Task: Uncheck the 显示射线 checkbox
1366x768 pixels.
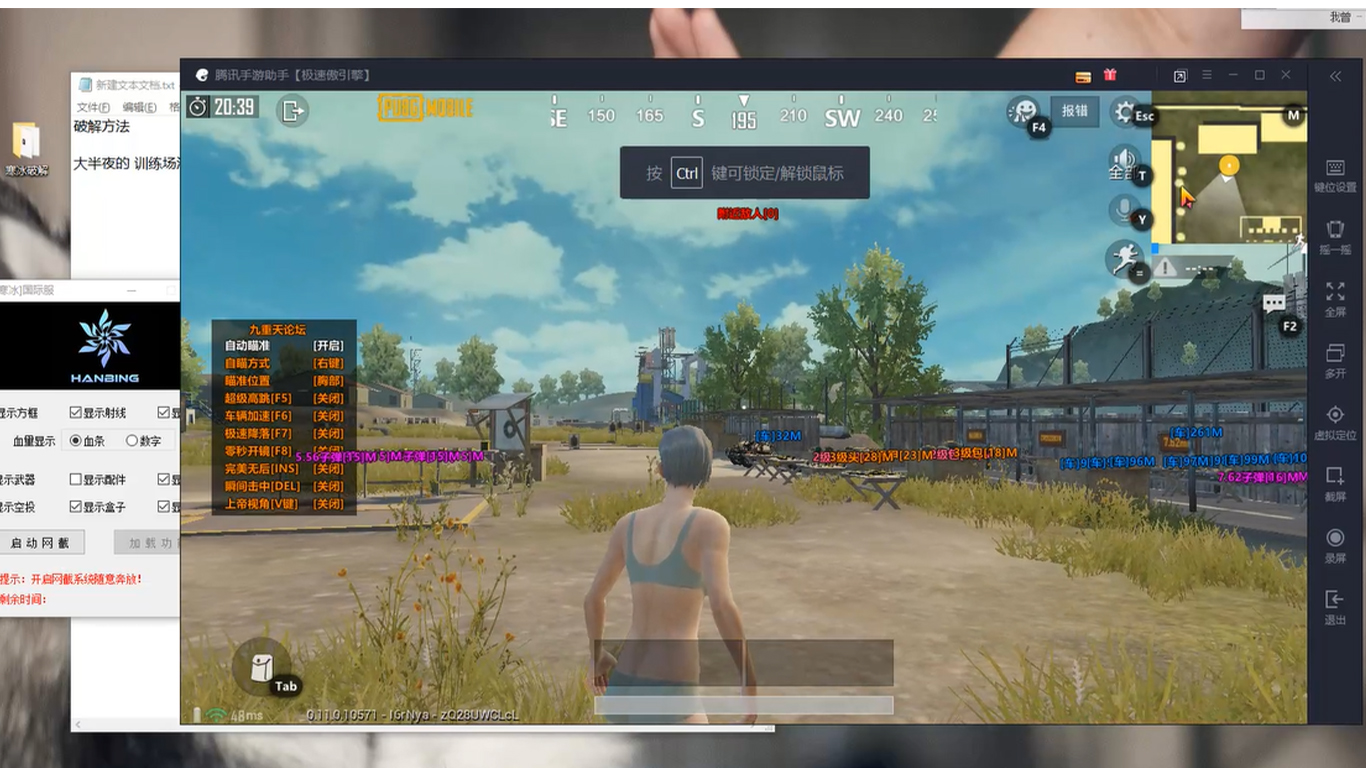Action: click(74, 411)
